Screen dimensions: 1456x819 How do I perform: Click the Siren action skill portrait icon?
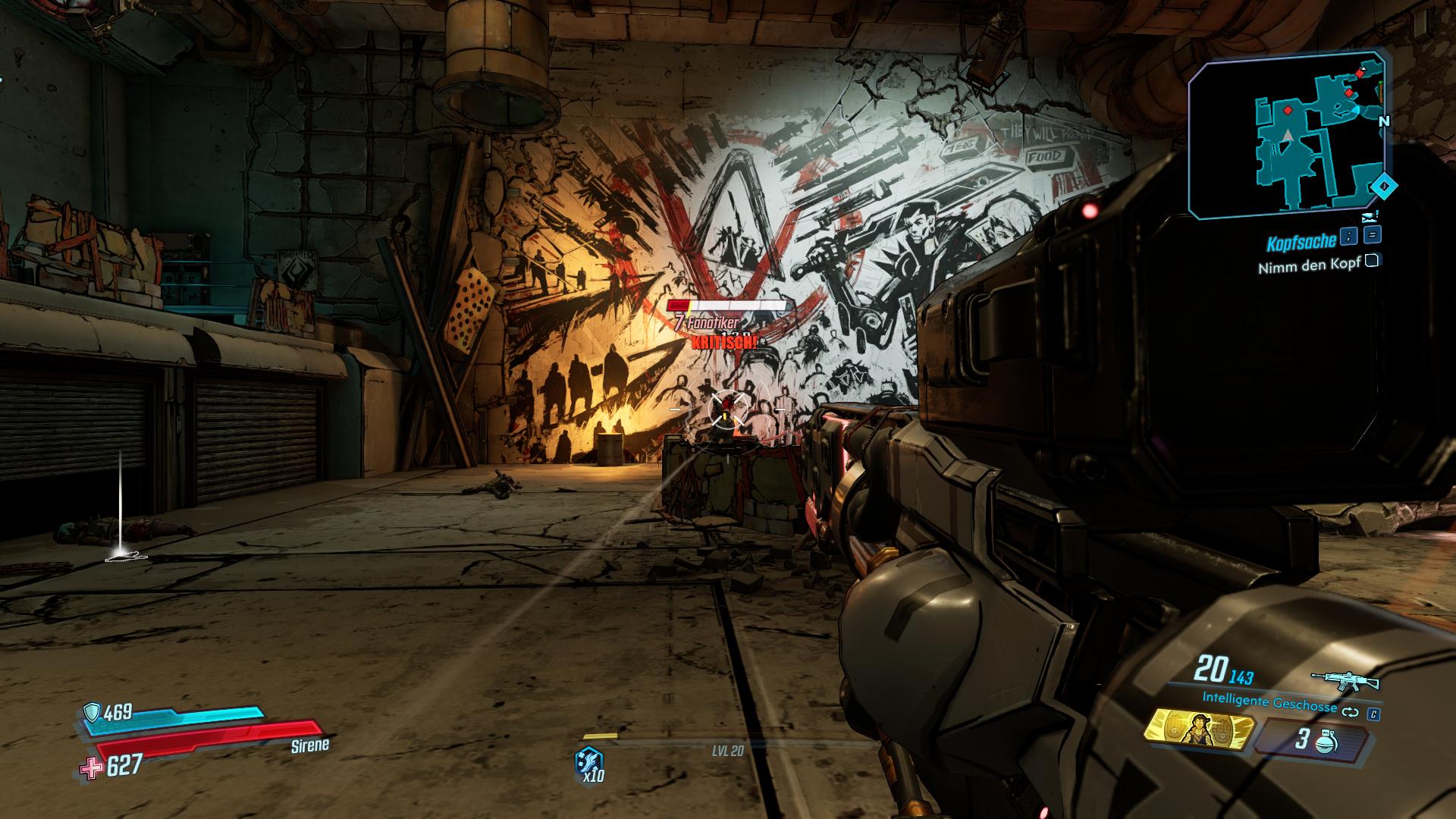point(1197,730)
